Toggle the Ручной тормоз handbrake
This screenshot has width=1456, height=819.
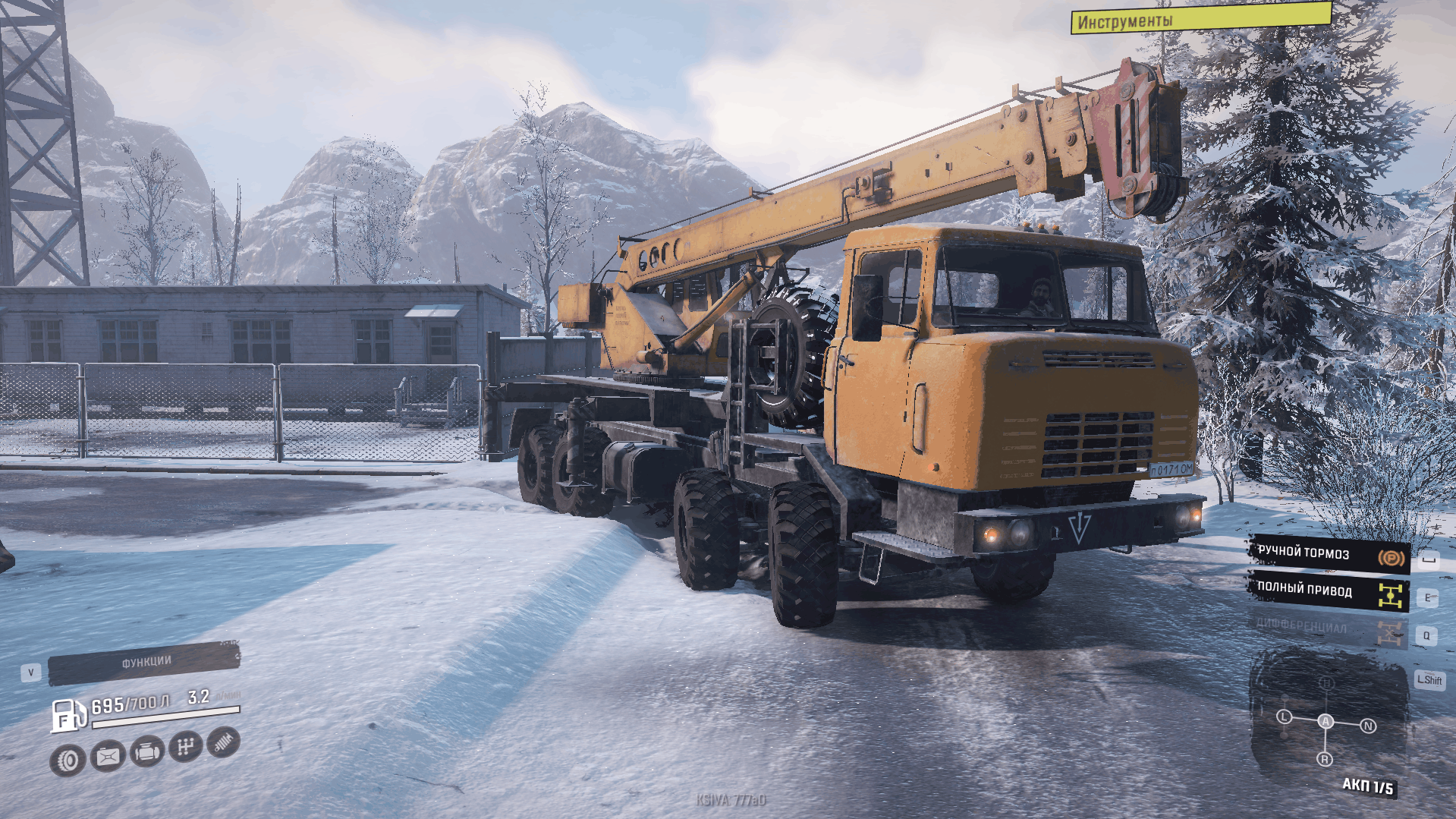(1329, 554)
